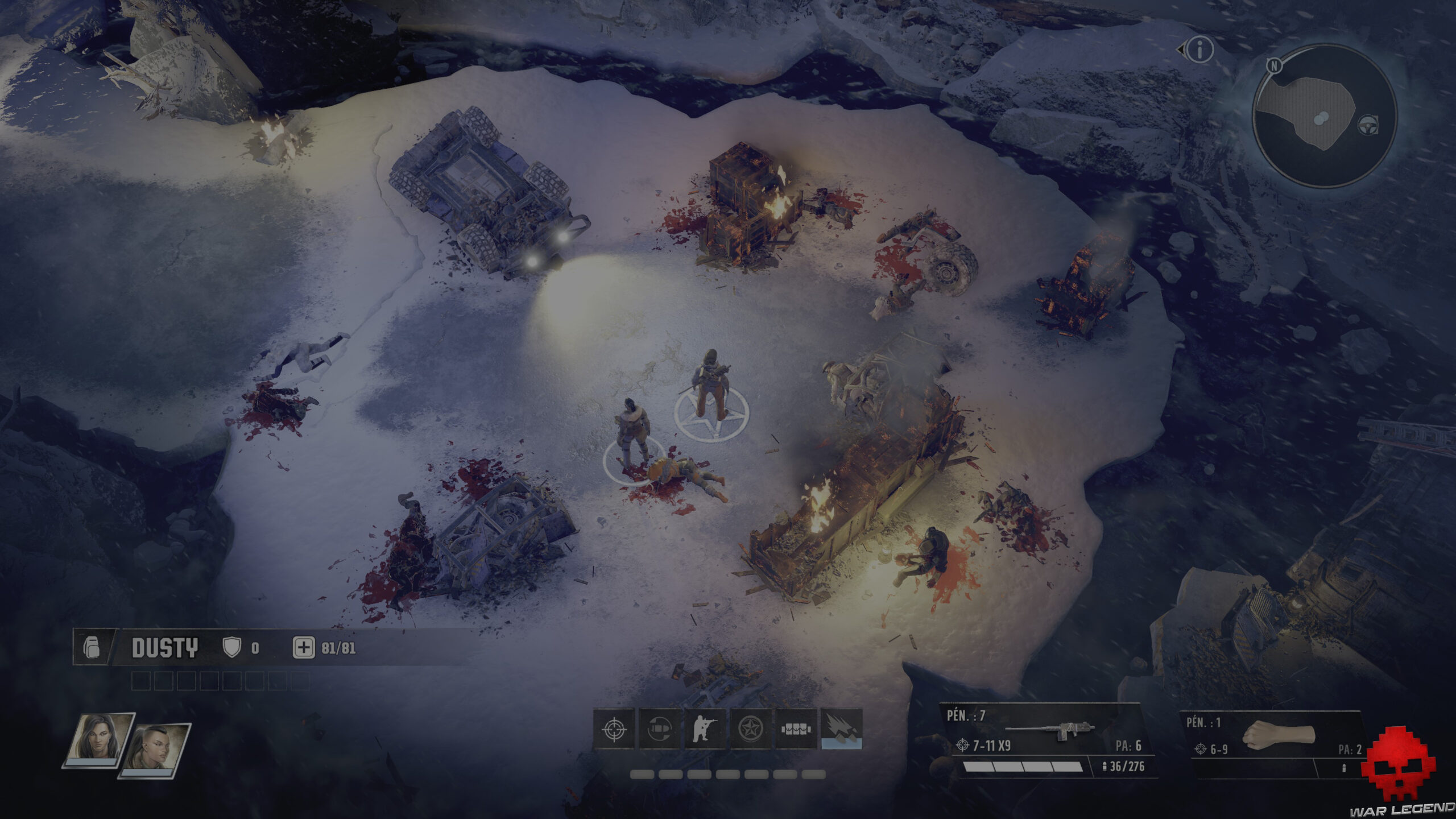The width and height of the screenshot is (1456, 819).
Task: Trigger the spiky claw strike ability
Action: tap(841, 729)
